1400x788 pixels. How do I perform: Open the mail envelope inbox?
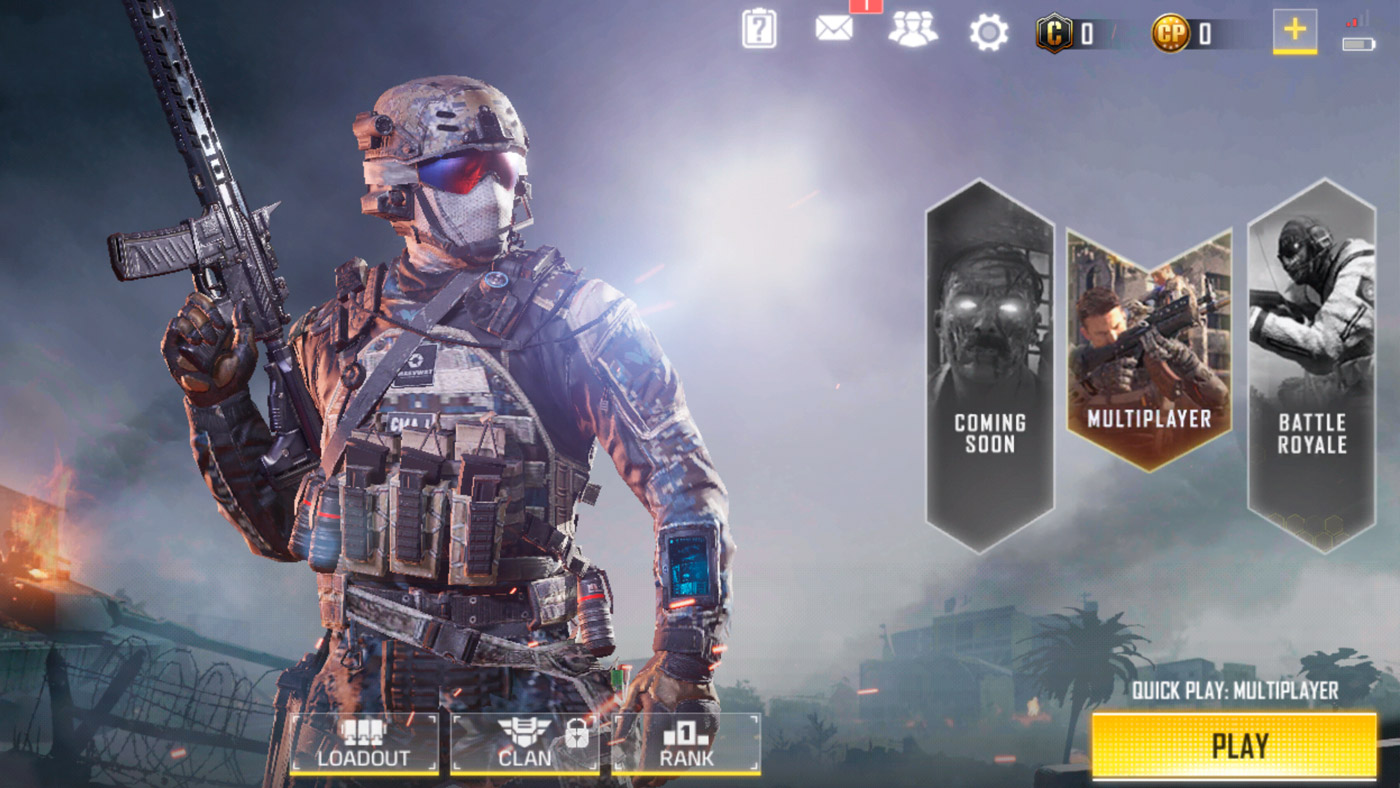coord(834,28)
